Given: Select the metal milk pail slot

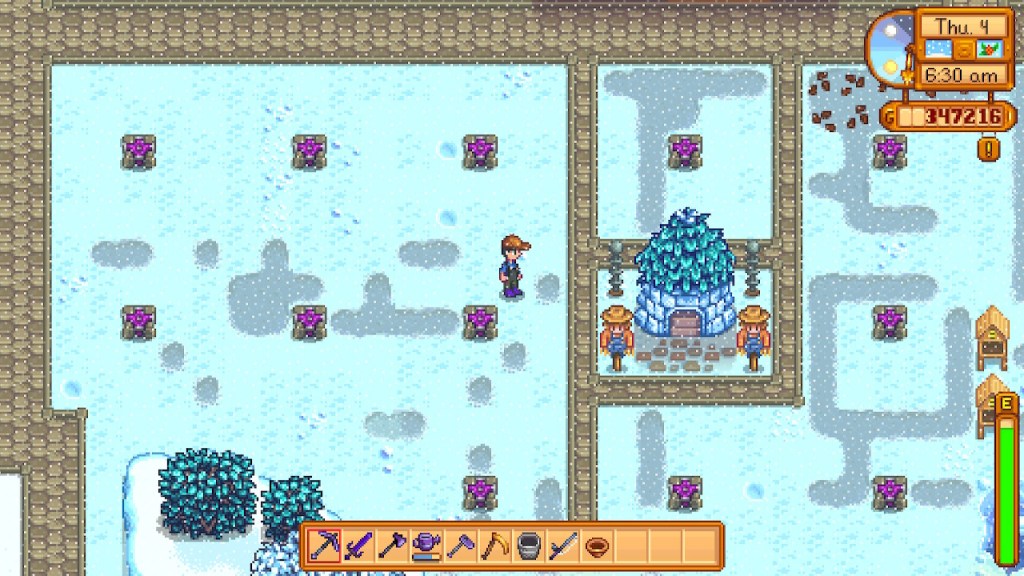Looking at the screenshot, I should [x=528, y=546].
